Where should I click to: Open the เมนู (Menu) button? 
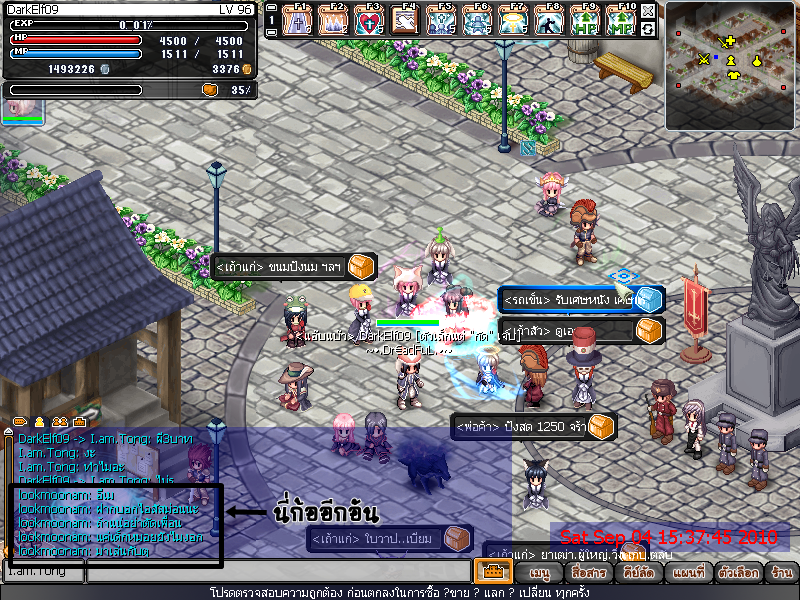540,573
